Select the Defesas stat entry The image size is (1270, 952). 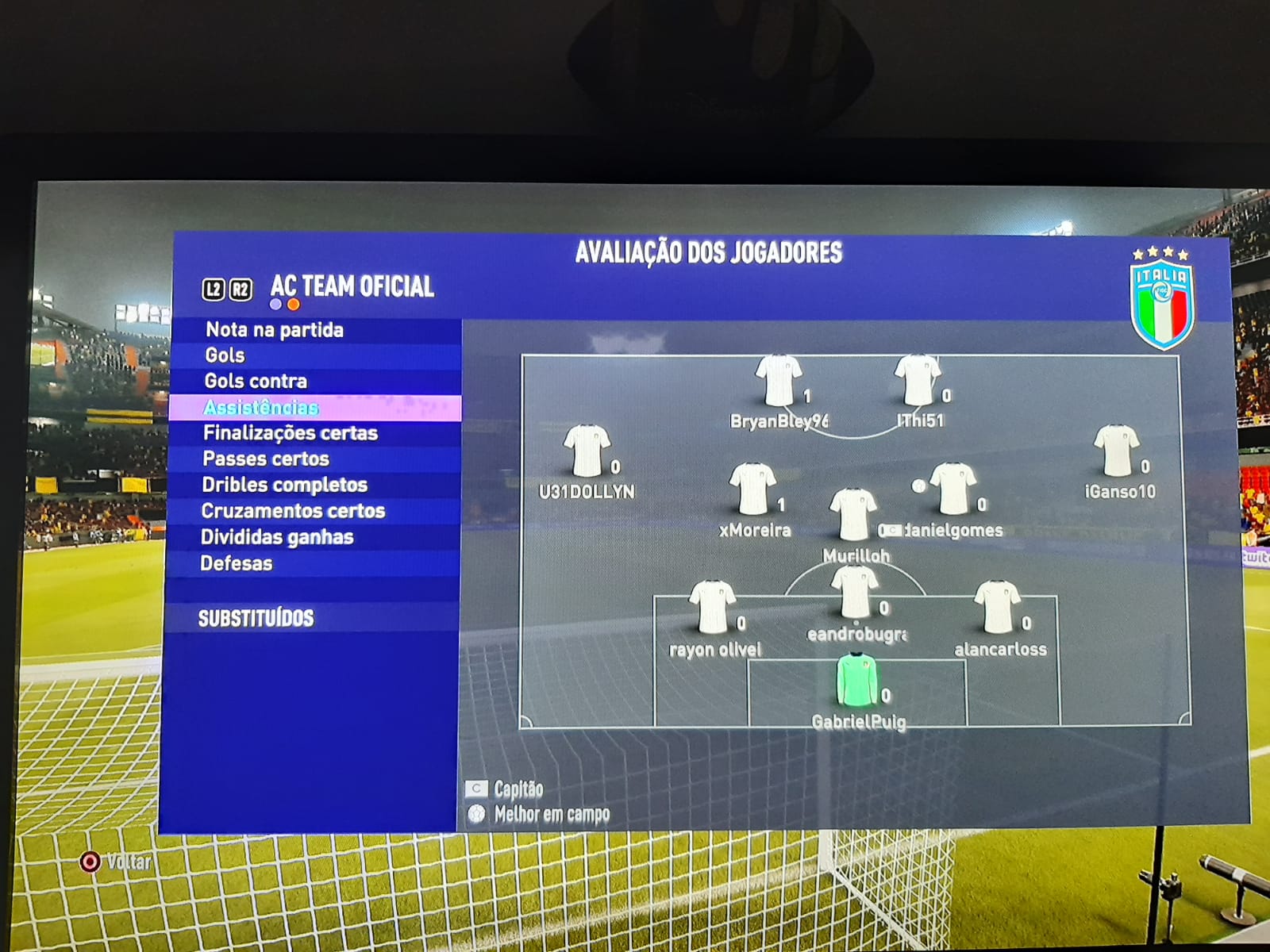pyautogui.click(x=237, y=563)
